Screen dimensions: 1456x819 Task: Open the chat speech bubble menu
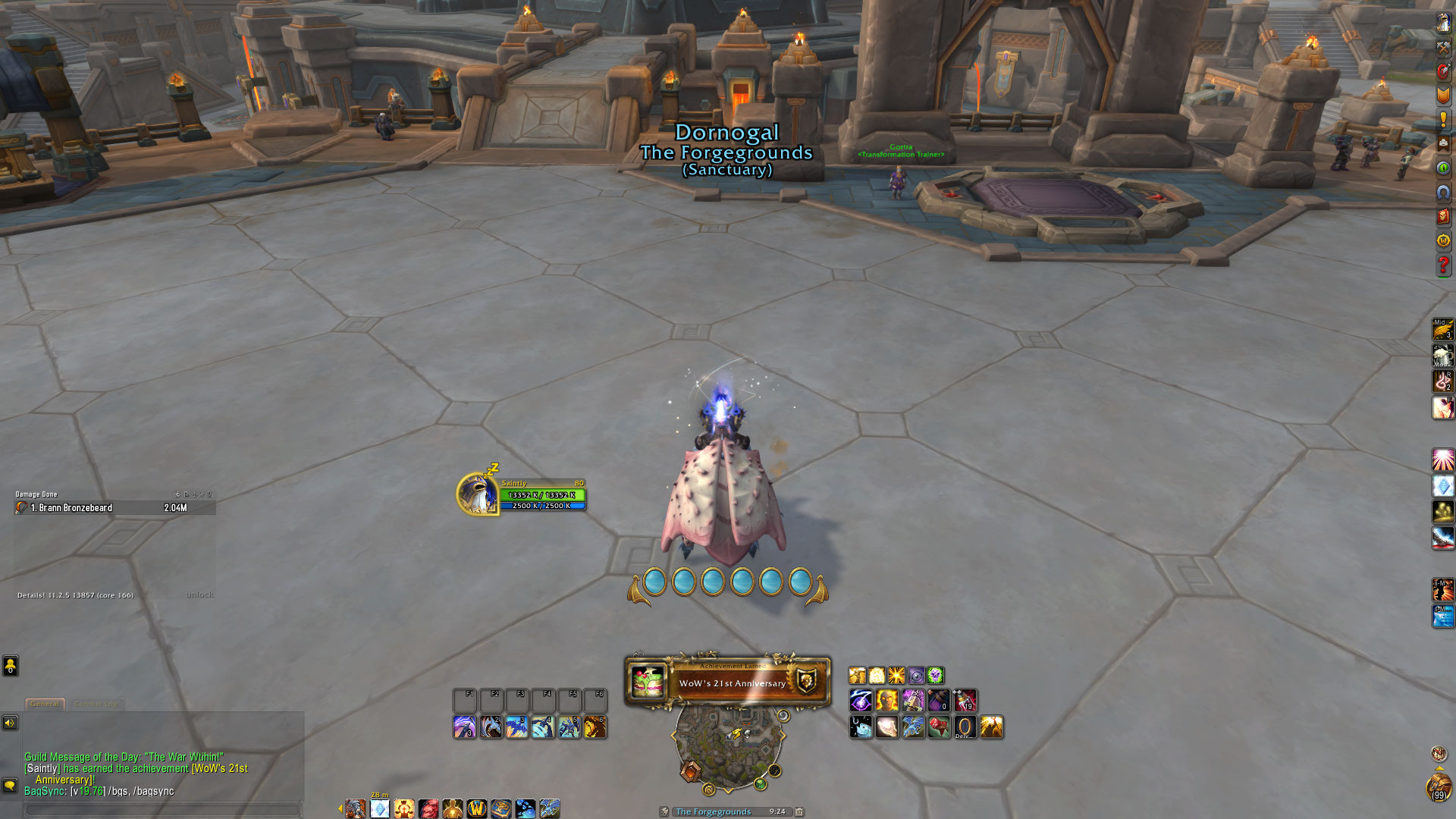(x=10, y=785)
